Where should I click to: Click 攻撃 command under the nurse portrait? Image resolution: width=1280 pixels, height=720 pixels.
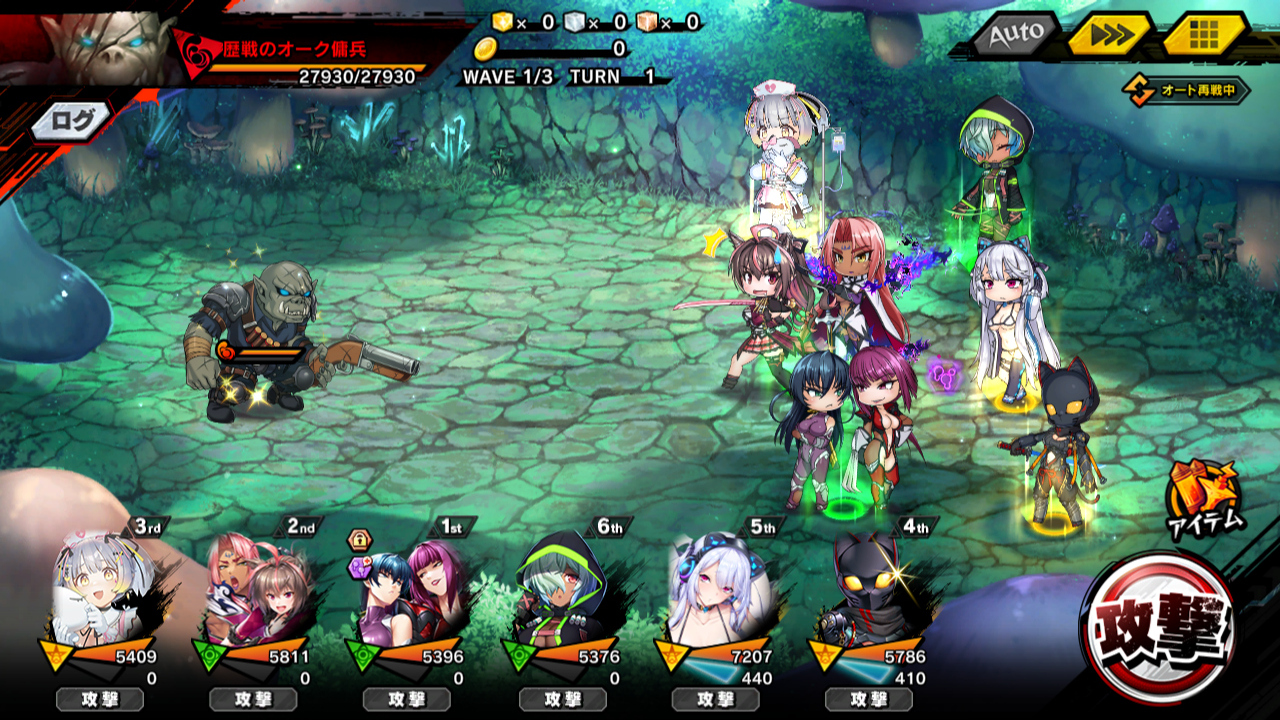point(99,699)
